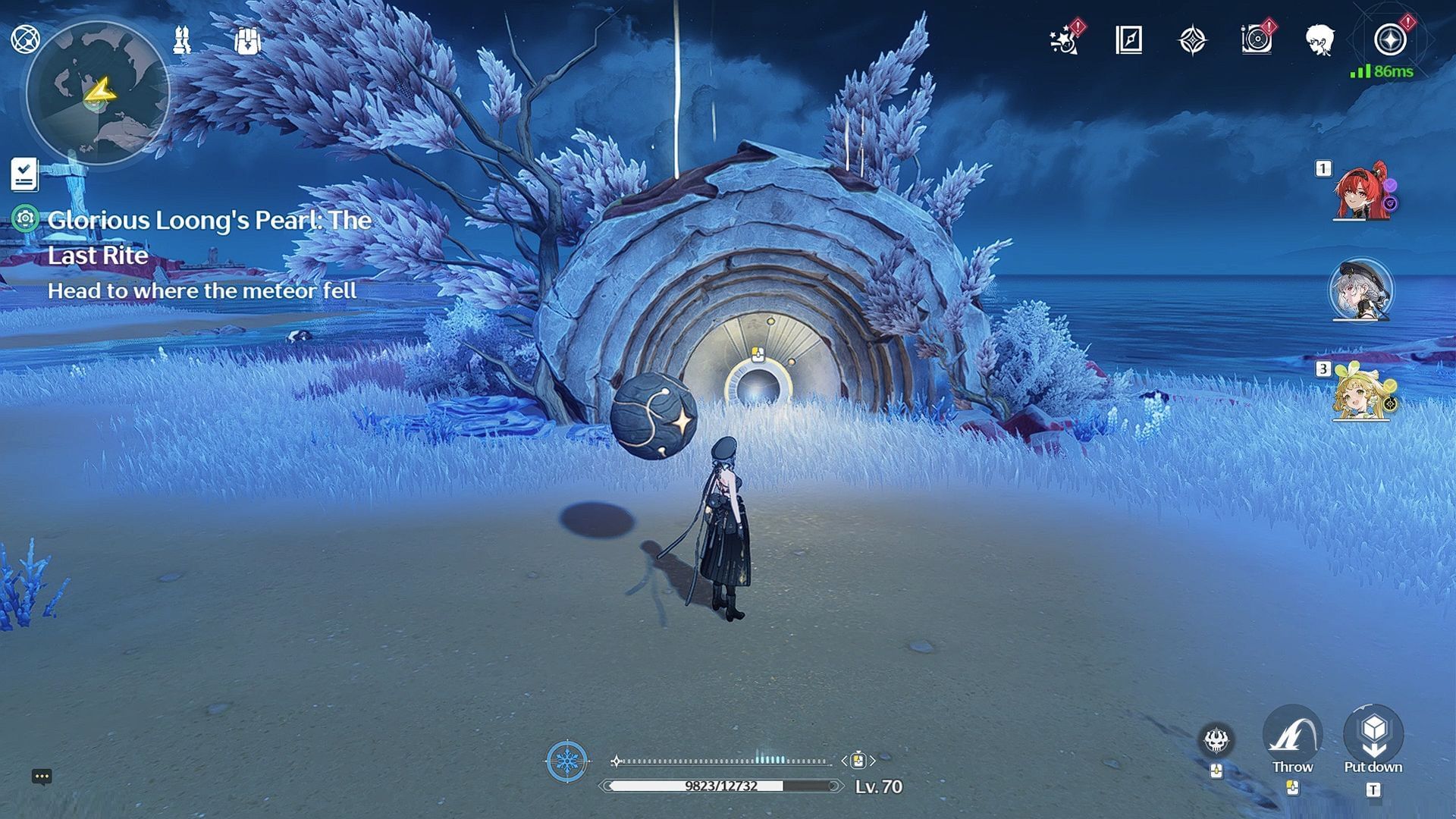Open the character head profile icon
Image resolution: width=1456 pixels, height=819 pixels.
click(x=1320, y=40)
